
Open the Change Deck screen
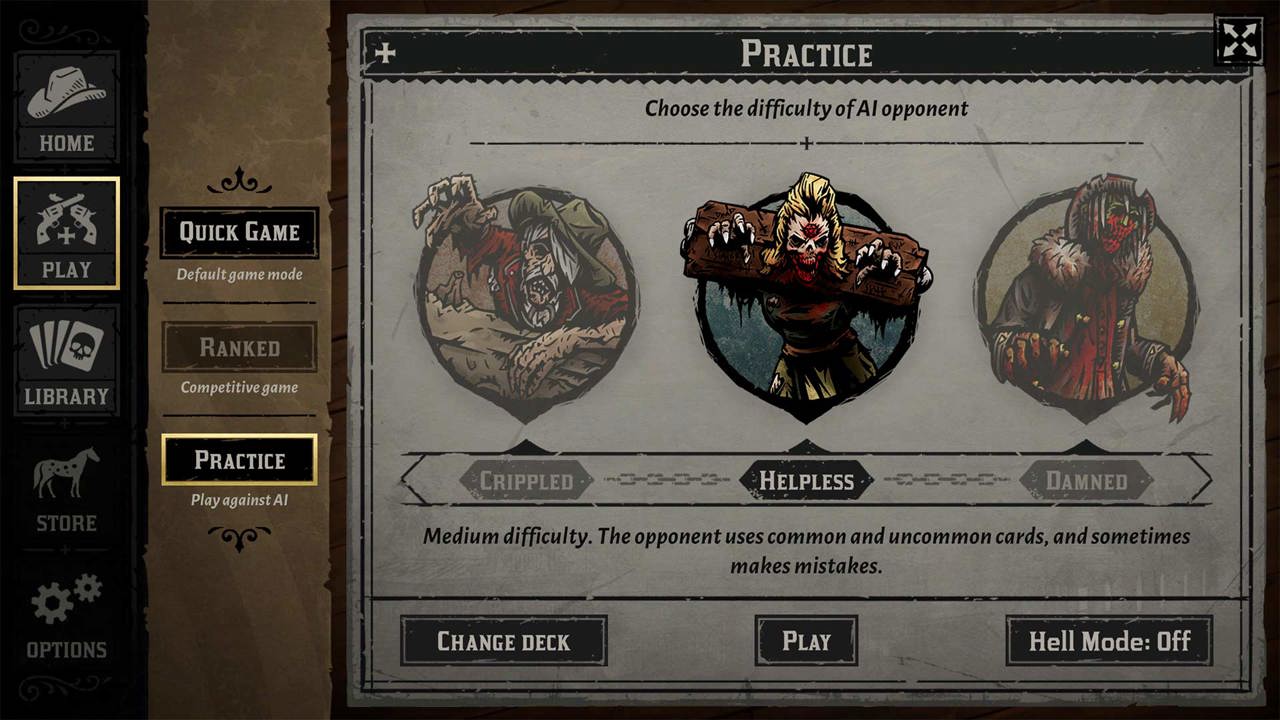(503, 641)
